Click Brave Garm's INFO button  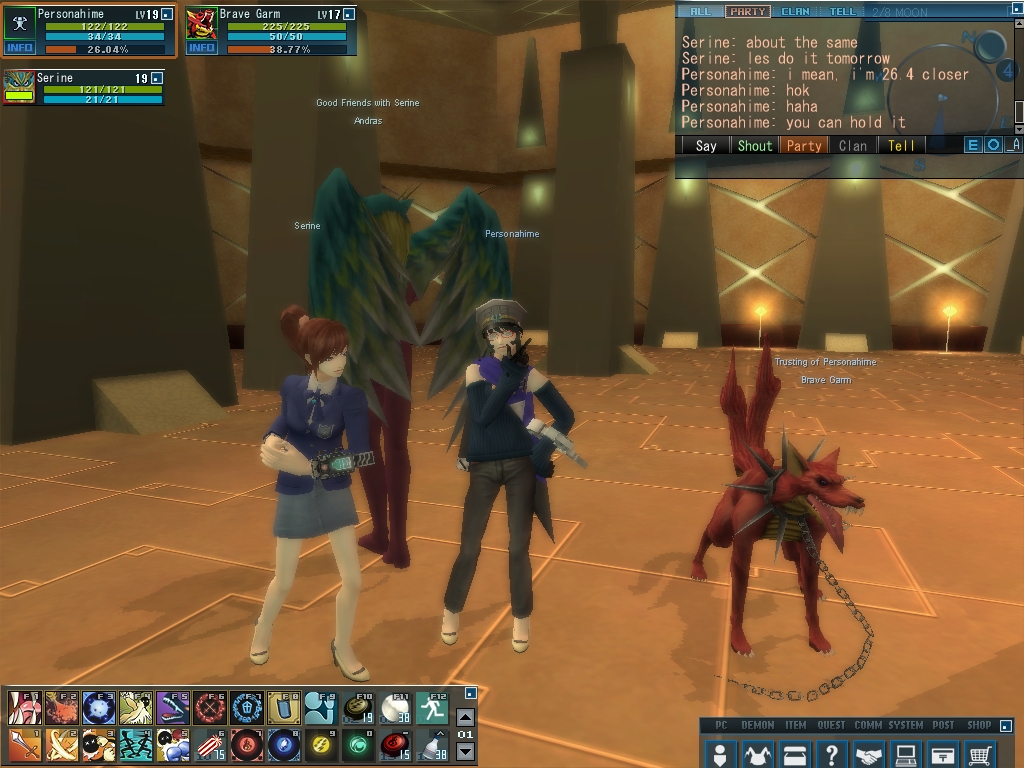tap(201, 47)
